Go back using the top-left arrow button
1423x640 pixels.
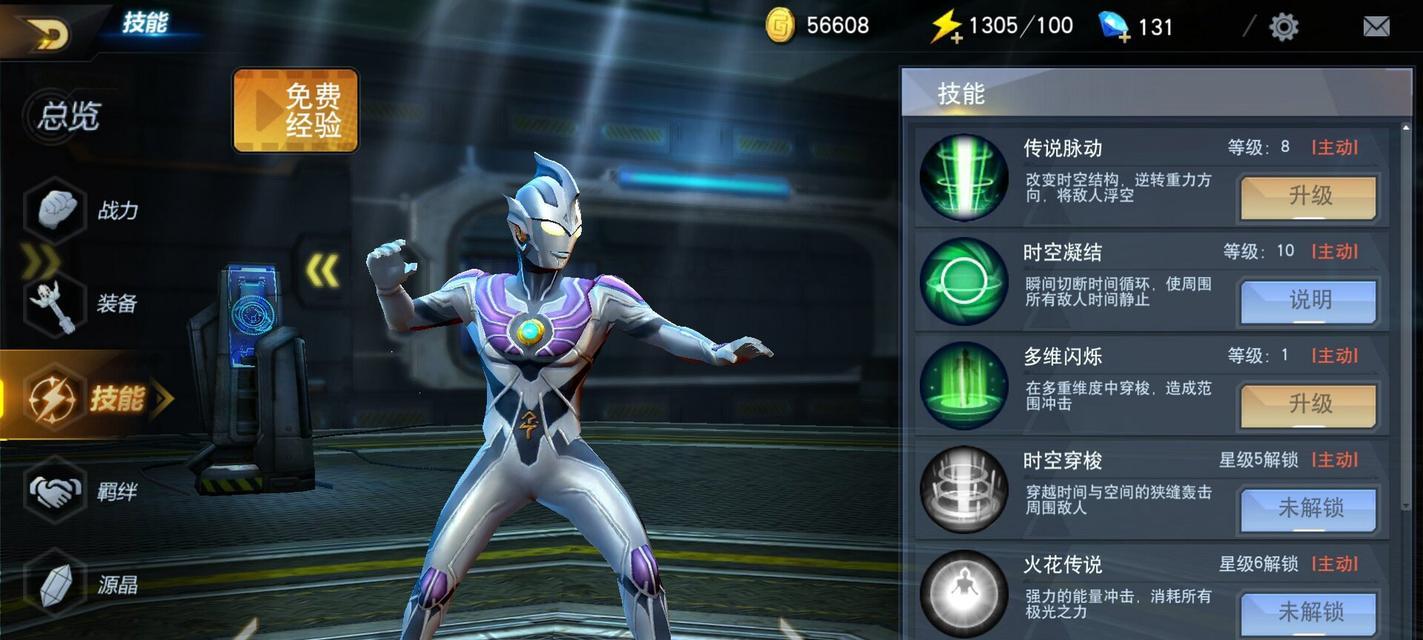(44, 32)
